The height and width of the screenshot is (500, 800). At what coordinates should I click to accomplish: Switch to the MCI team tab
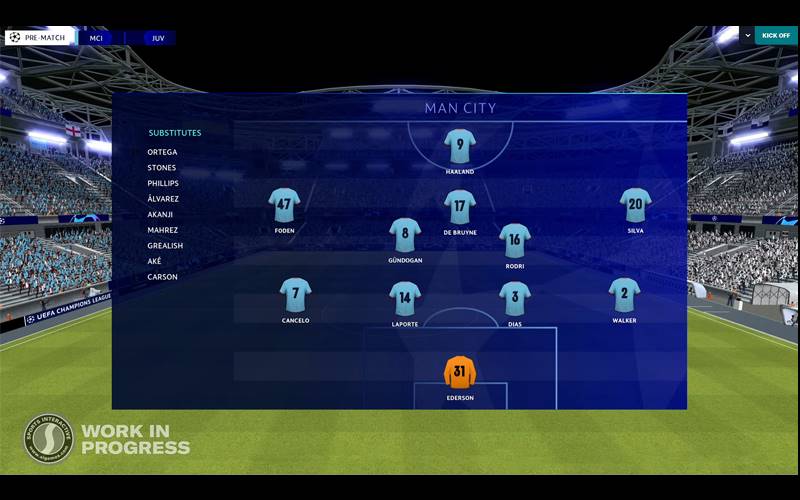tap(97, 38)
